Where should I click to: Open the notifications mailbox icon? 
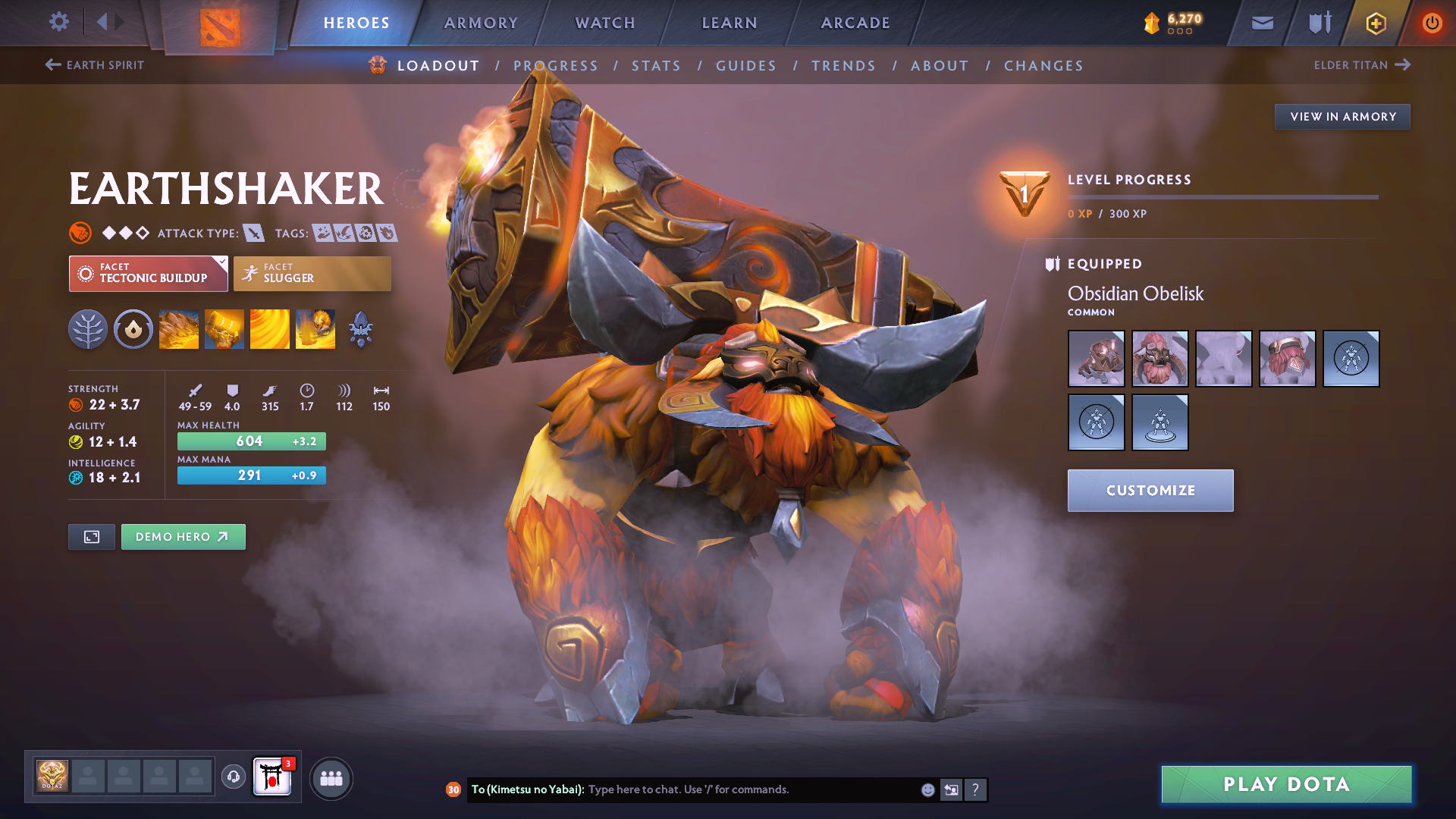(1261, 22)
